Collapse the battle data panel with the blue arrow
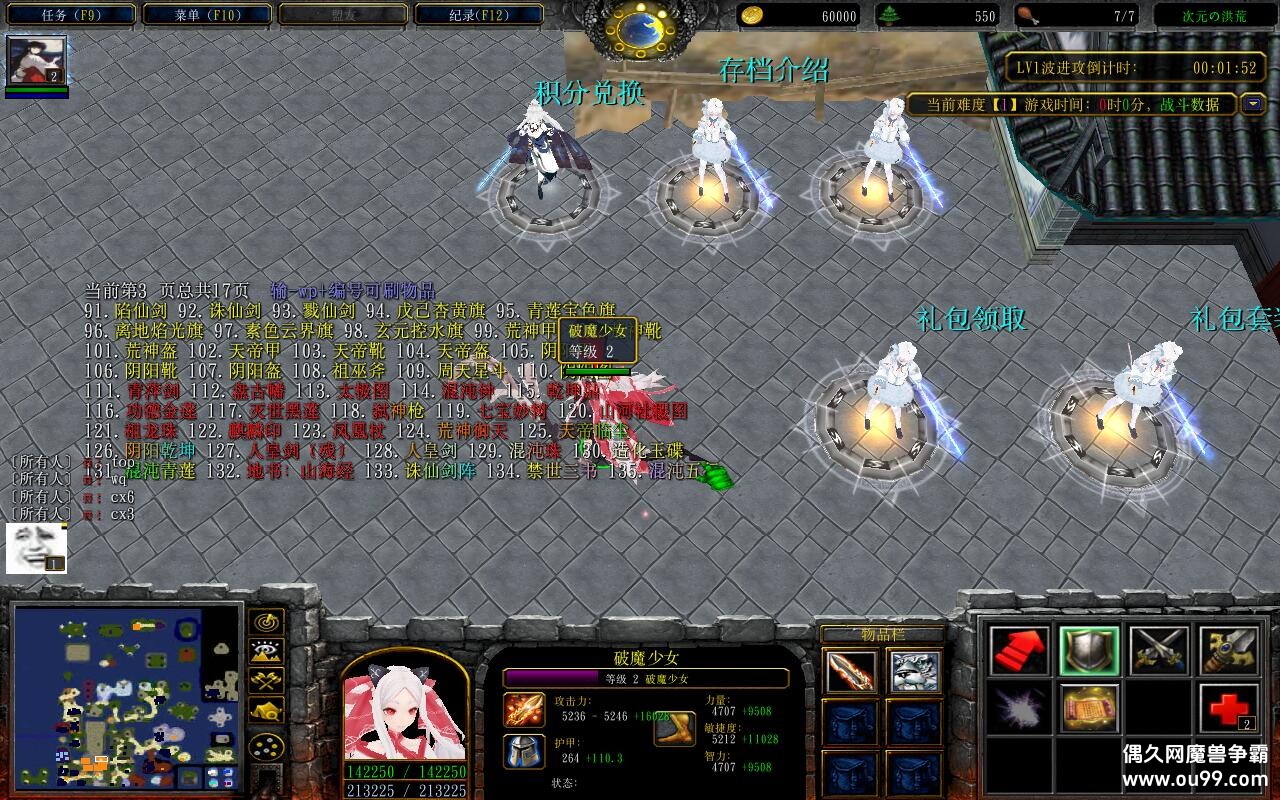The width and height of the screenshot is (1280, 800). click(x=1251, y=104)
